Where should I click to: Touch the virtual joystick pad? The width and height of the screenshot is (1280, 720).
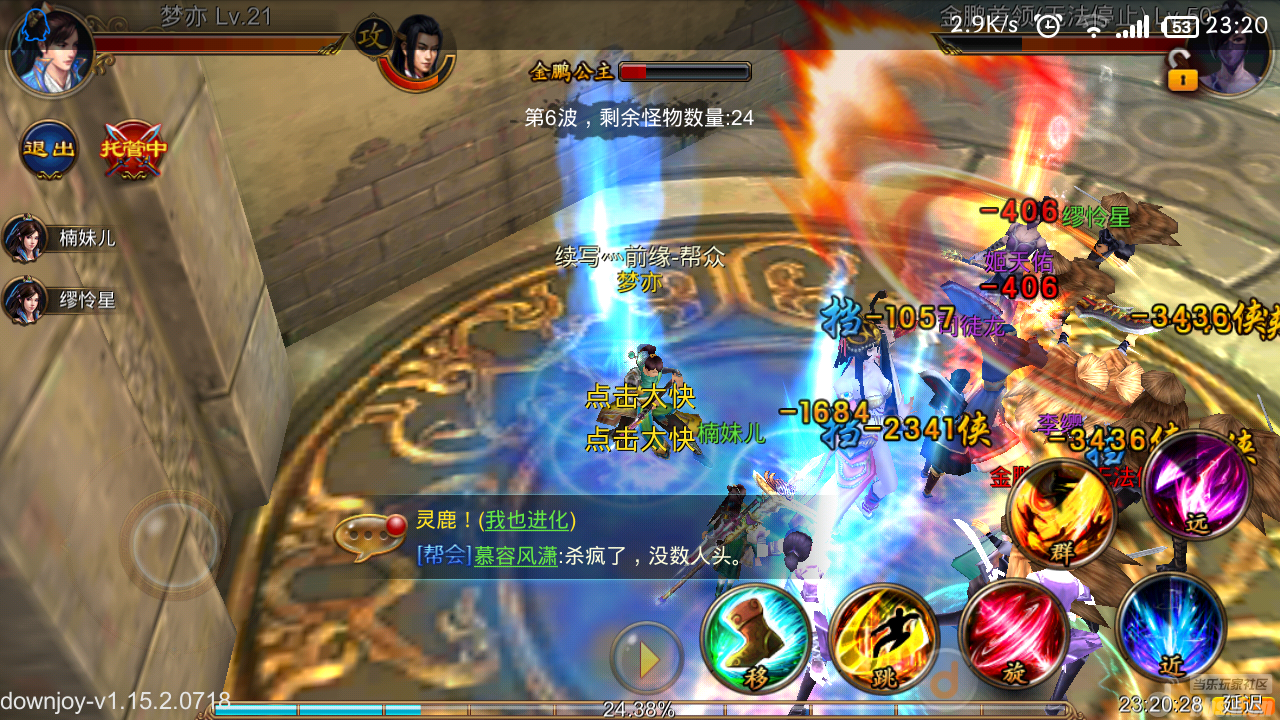coord(172,544)
